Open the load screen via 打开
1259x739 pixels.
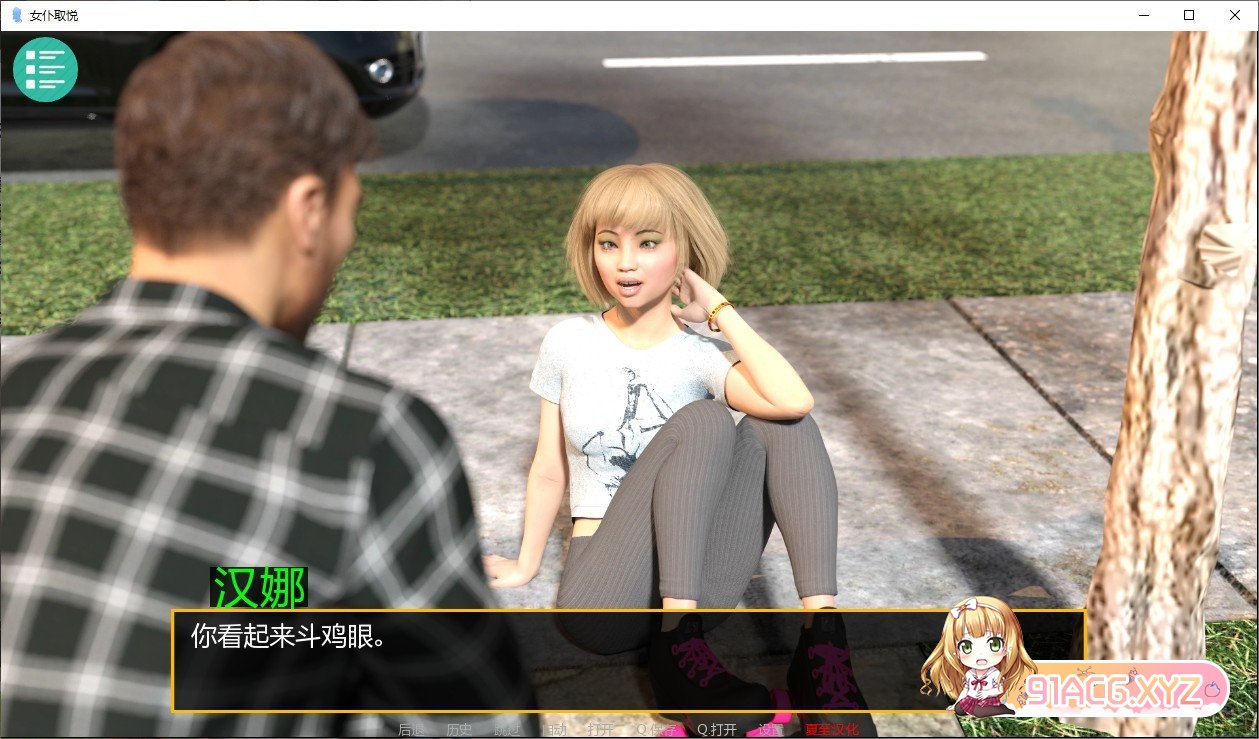pyautogui.click(x=601, y=730)
